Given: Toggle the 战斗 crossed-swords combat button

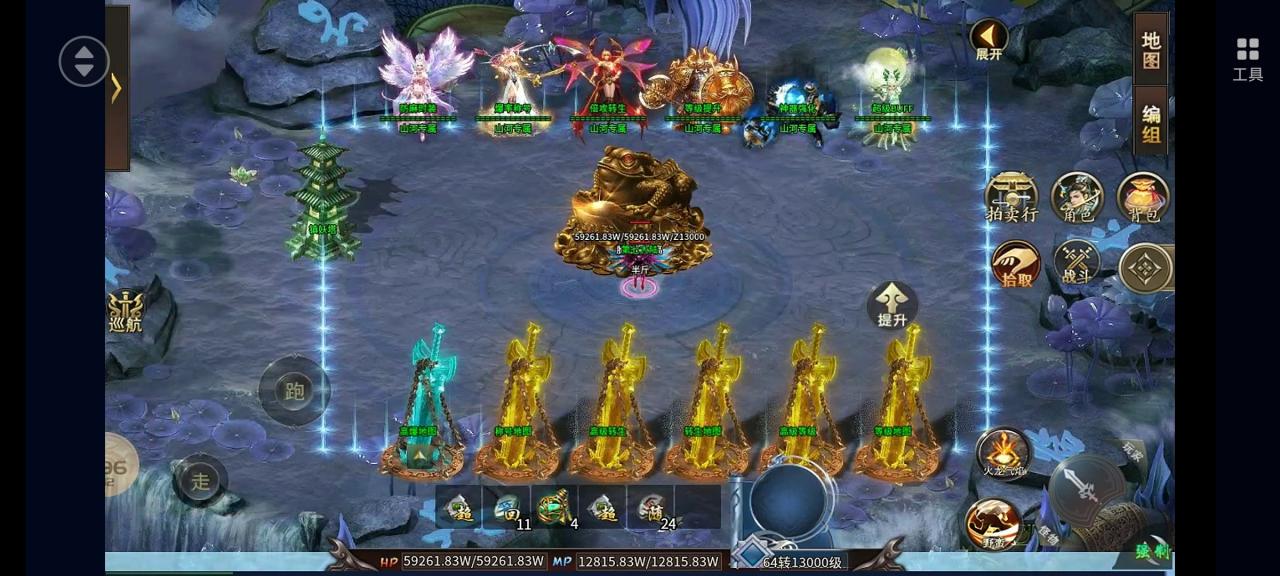Looking at the screenshot, I should (1077, 264).
